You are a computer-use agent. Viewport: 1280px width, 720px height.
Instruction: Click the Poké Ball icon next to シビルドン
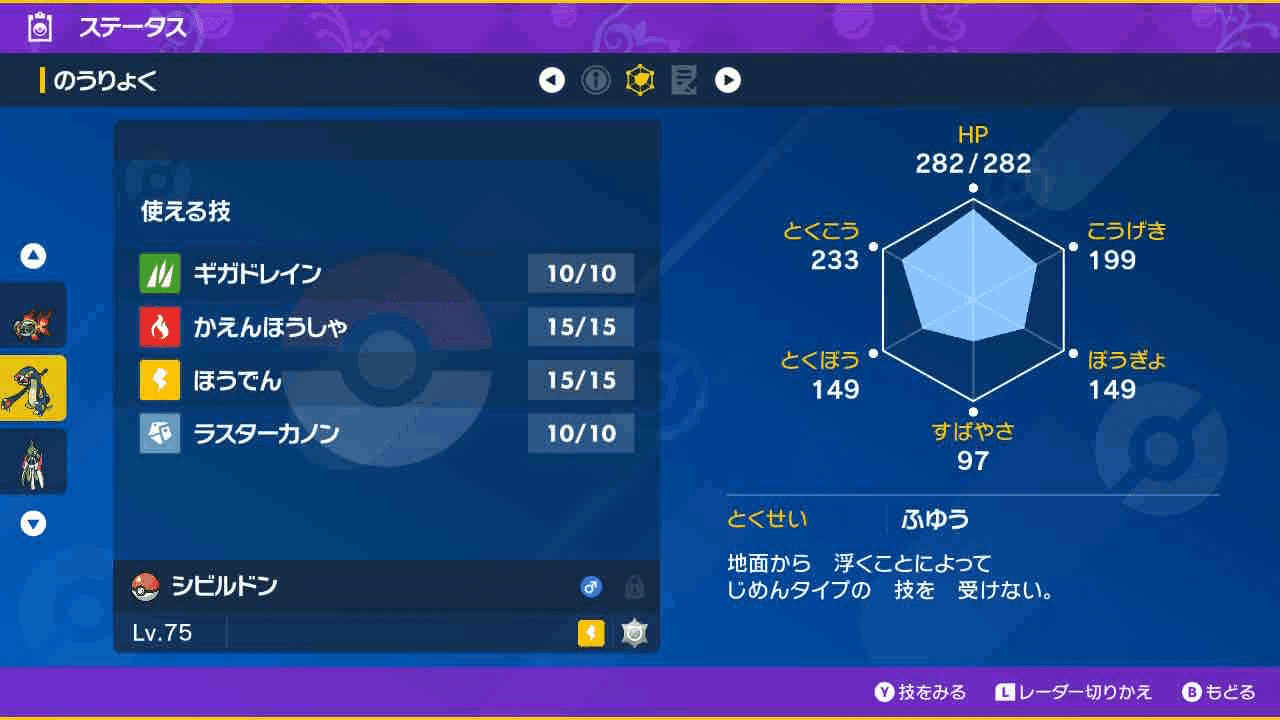(x=146, y=590)
